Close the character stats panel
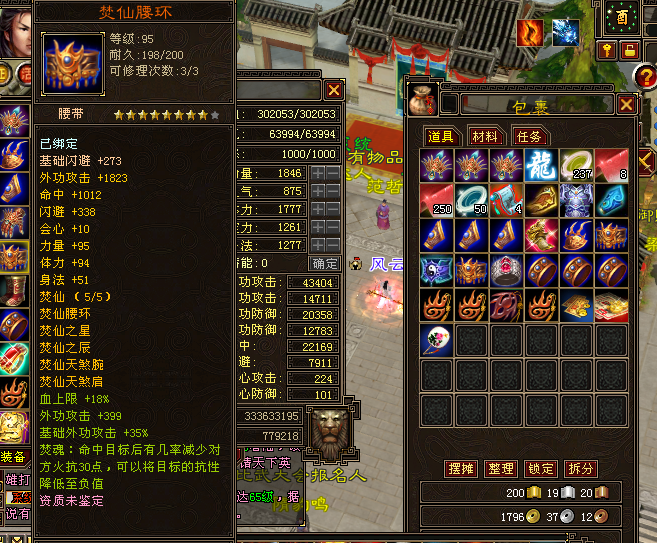This screenshot has height=543, width=657. (x=334, y=90)
